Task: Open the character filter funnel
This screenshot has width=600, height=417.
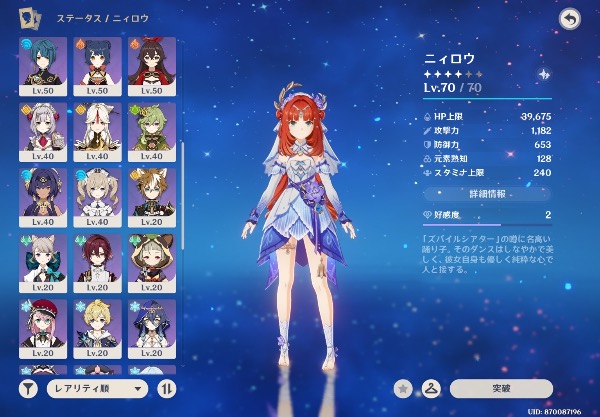Action: pos(27,388)
